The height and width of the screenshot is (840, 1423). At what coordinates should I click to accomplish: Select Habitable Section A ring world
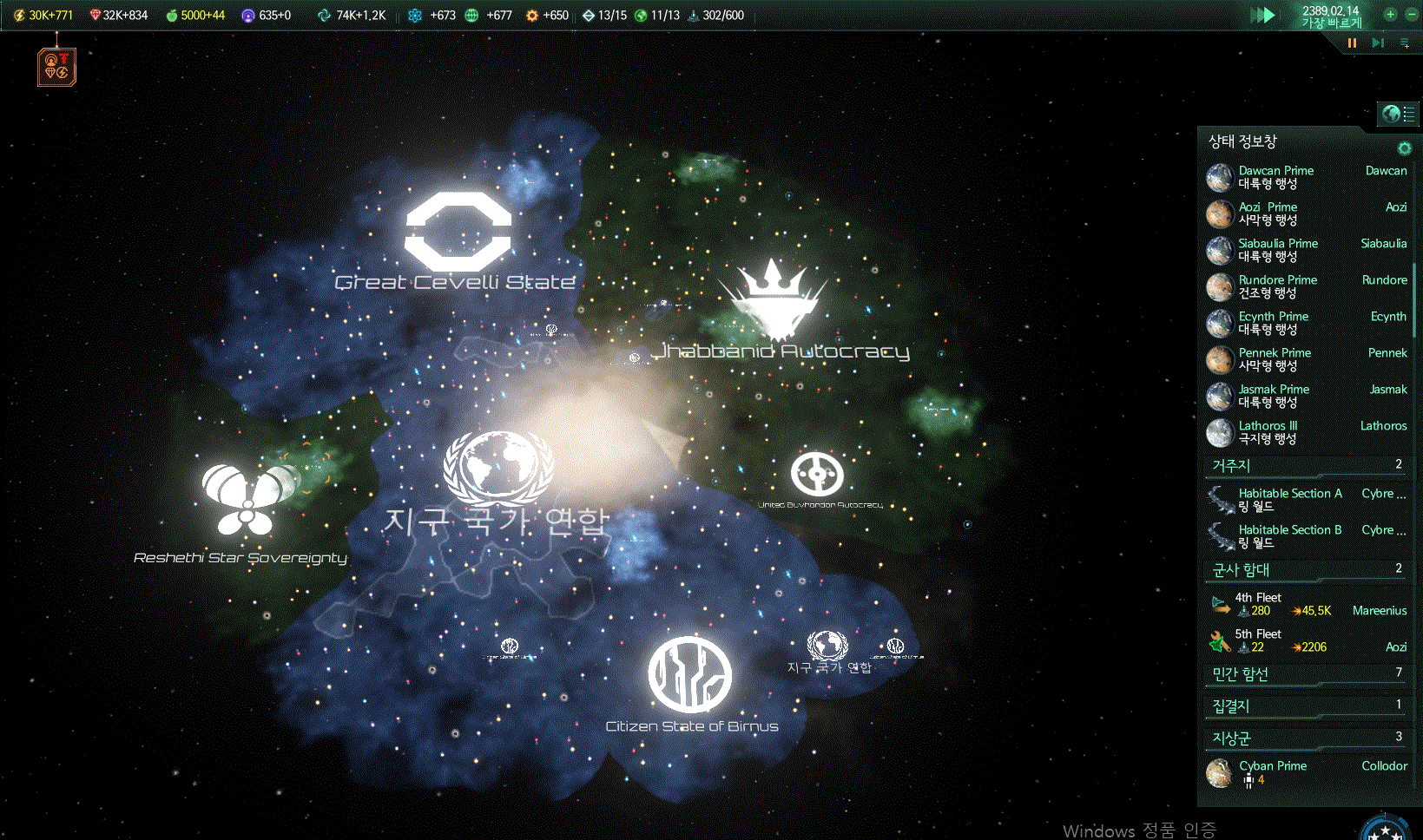coord(1289,500)
